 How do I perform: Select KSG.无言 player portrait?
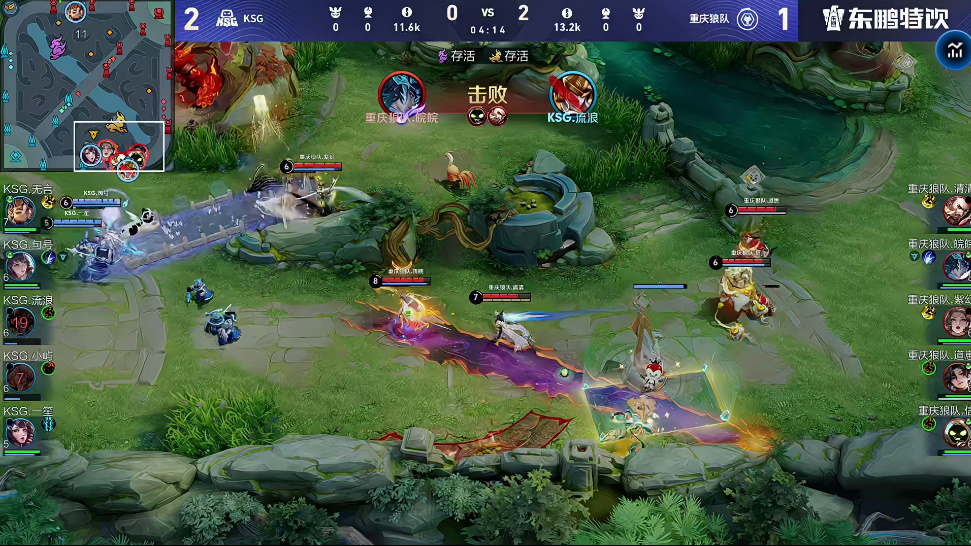(x=20, y=211)
